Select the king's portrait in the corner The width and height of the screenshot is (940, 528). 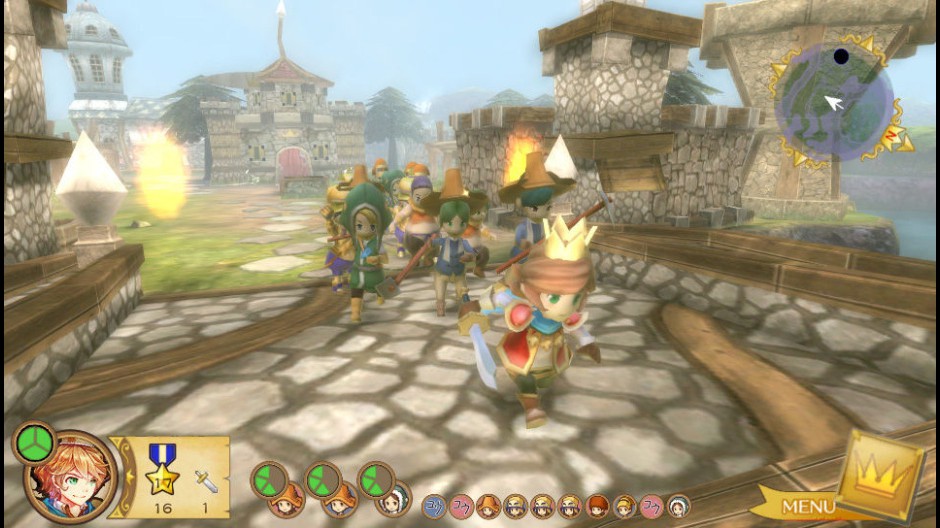[70, 477]
